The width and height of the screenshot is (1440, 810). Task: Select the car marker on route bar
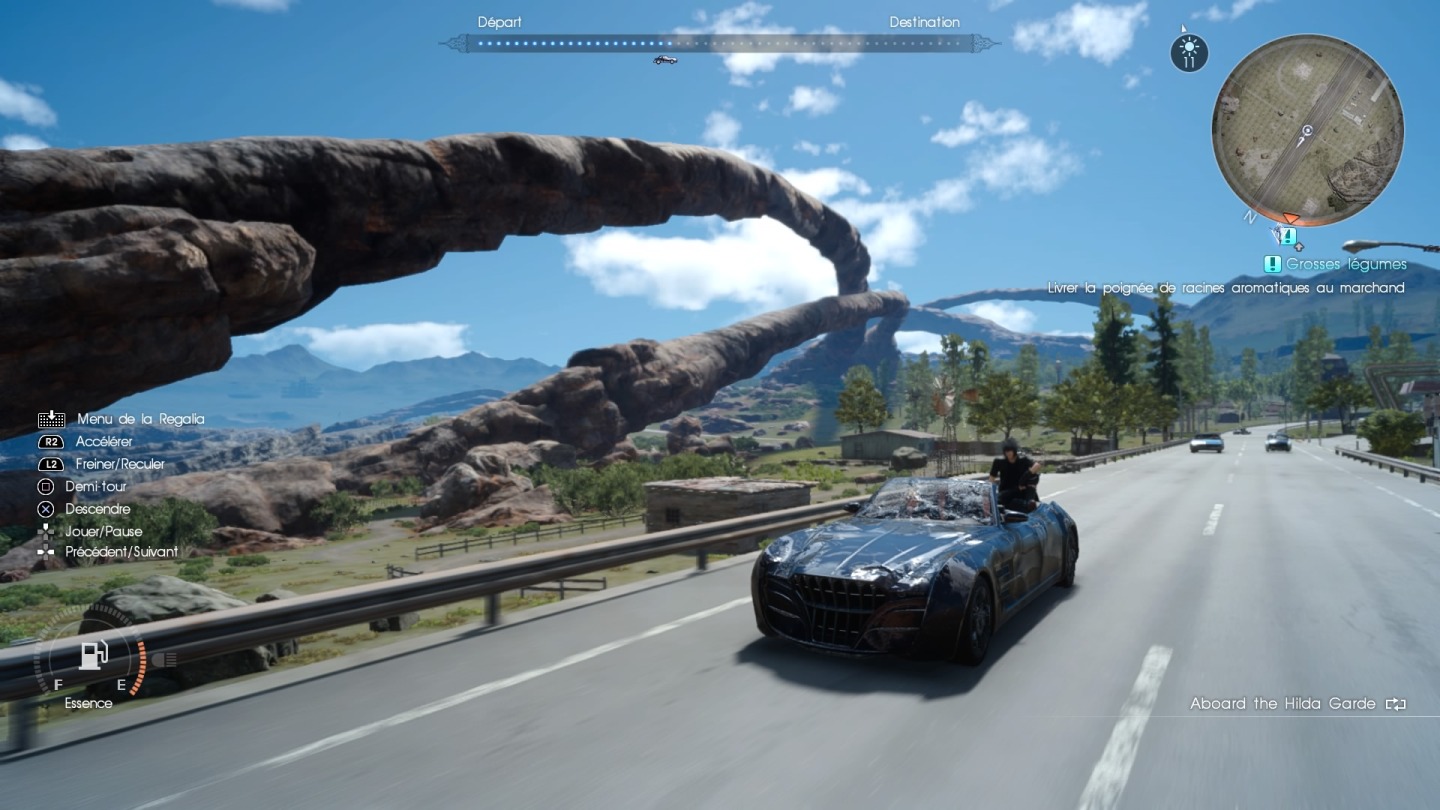[x=665, y=60]
